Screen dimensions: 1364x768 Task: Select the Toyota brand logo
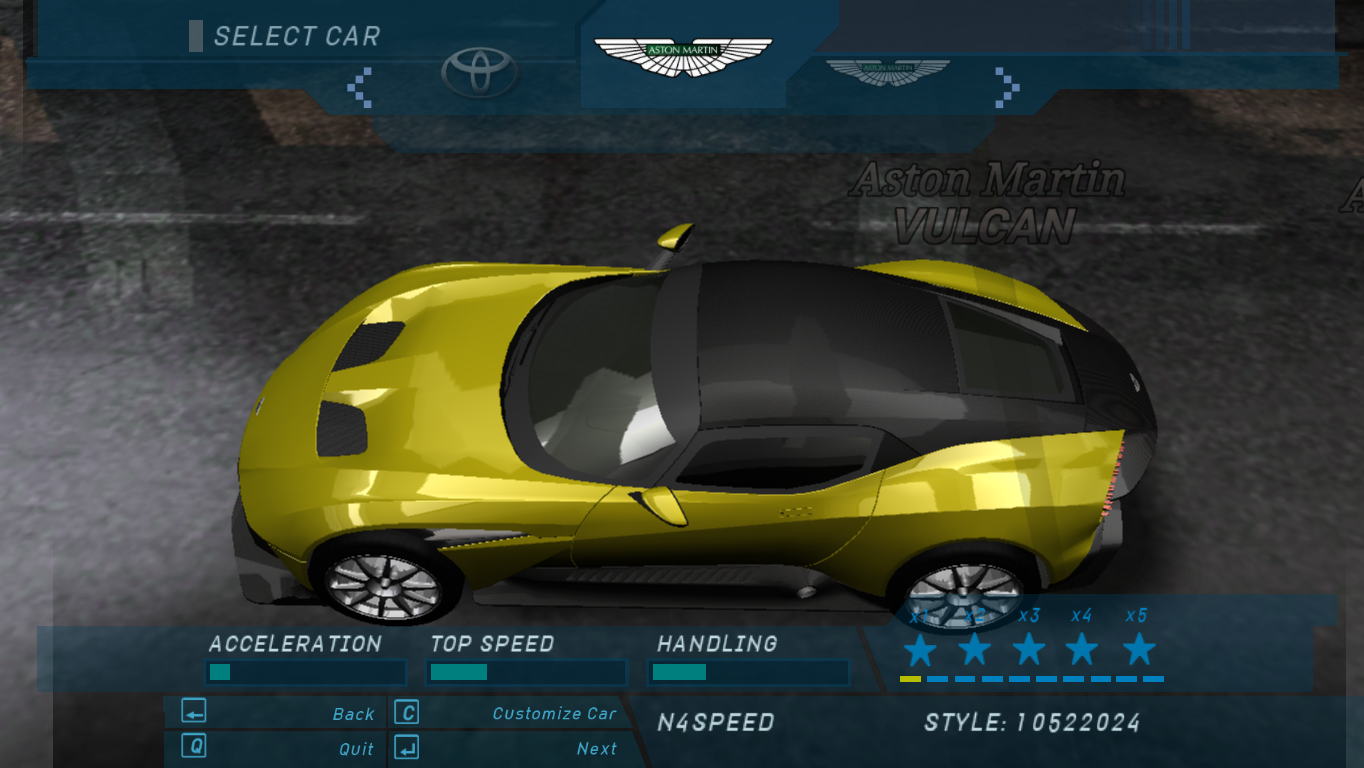pos(479,72)
